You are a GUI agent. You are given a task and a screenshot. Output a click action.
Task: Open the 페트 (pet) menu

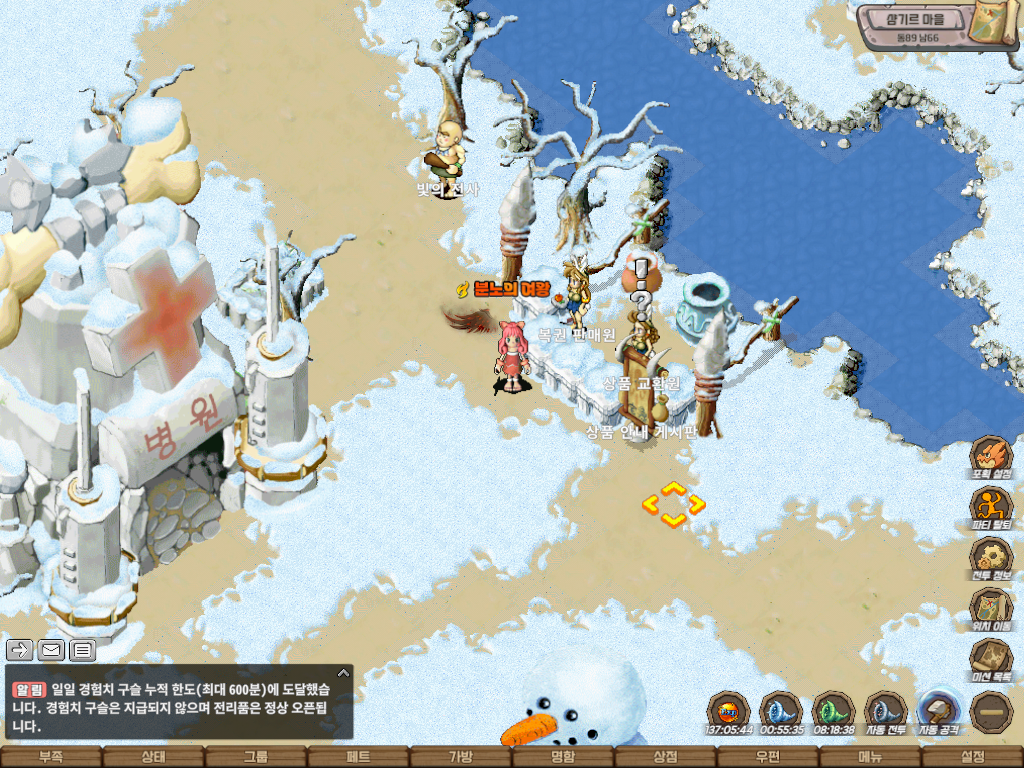[x=358, y=757]
